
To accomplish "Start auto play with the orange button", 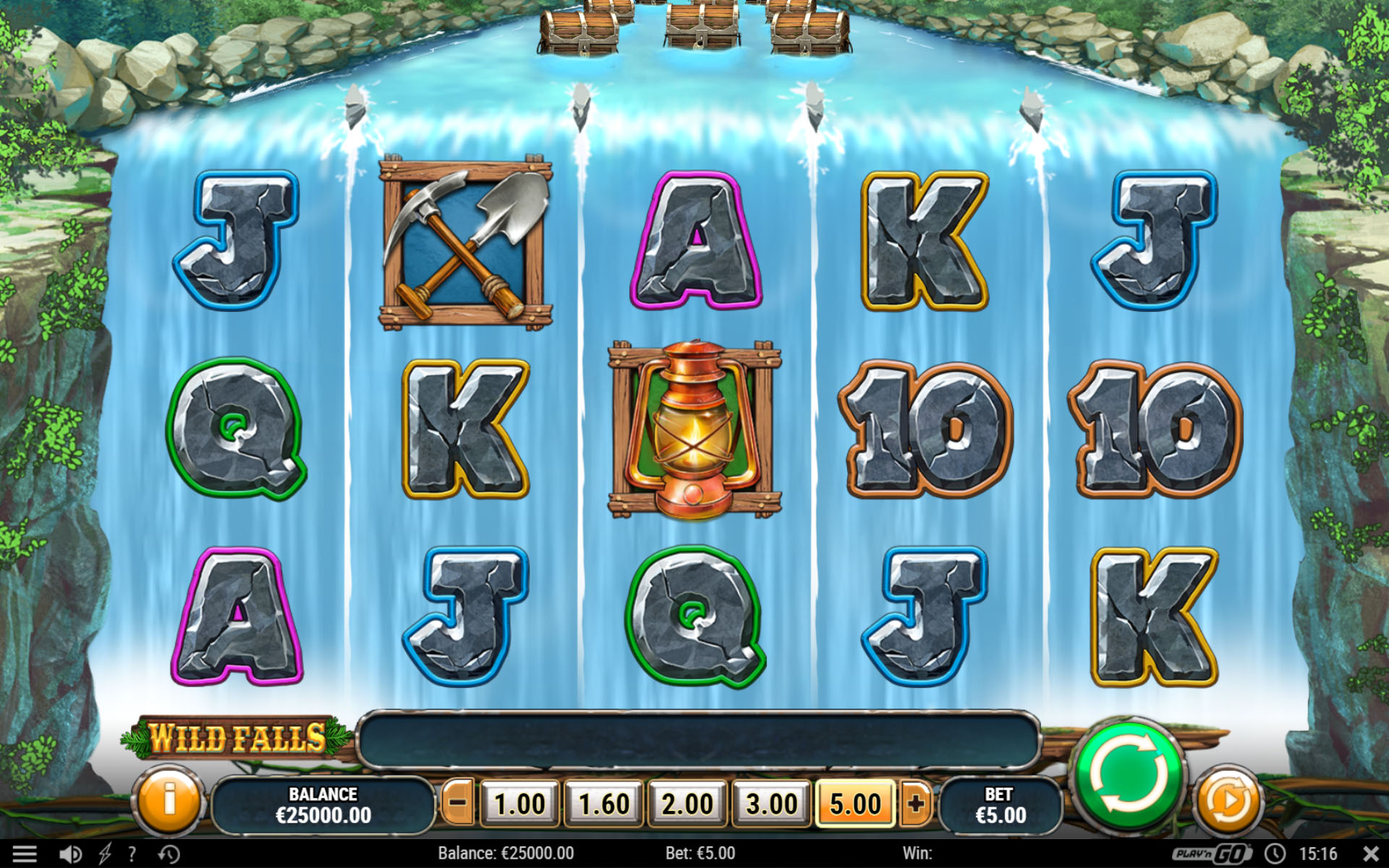I will [1226, 801].
